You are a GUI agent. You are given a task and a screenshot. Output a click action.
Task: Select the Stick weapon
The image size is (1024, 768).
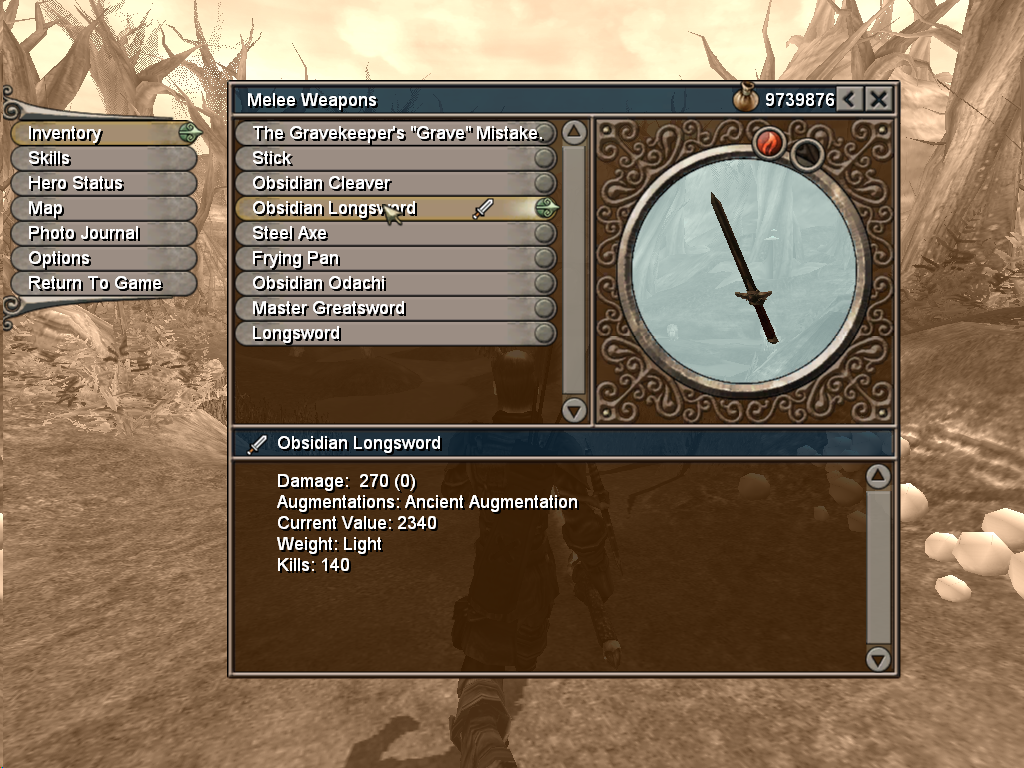click(396, 158)
